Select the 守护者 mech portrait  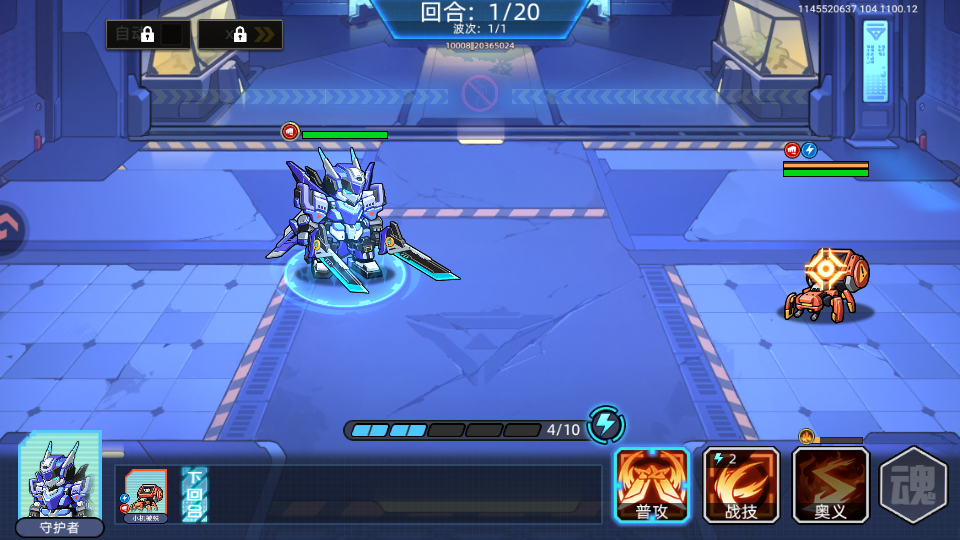click(60, 482)
